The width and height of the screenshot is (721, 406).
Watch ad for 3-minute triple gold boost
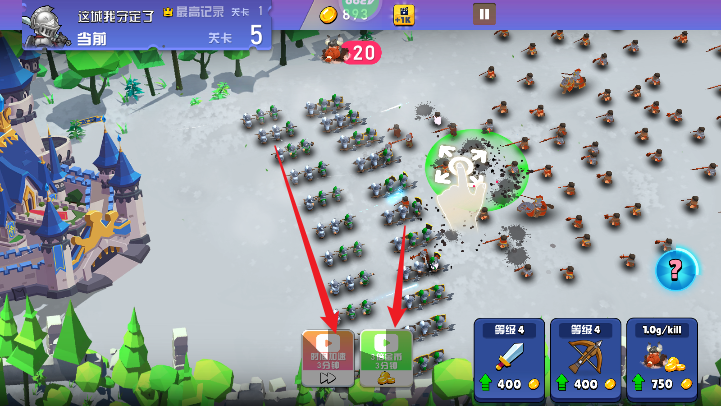(386, 358)
